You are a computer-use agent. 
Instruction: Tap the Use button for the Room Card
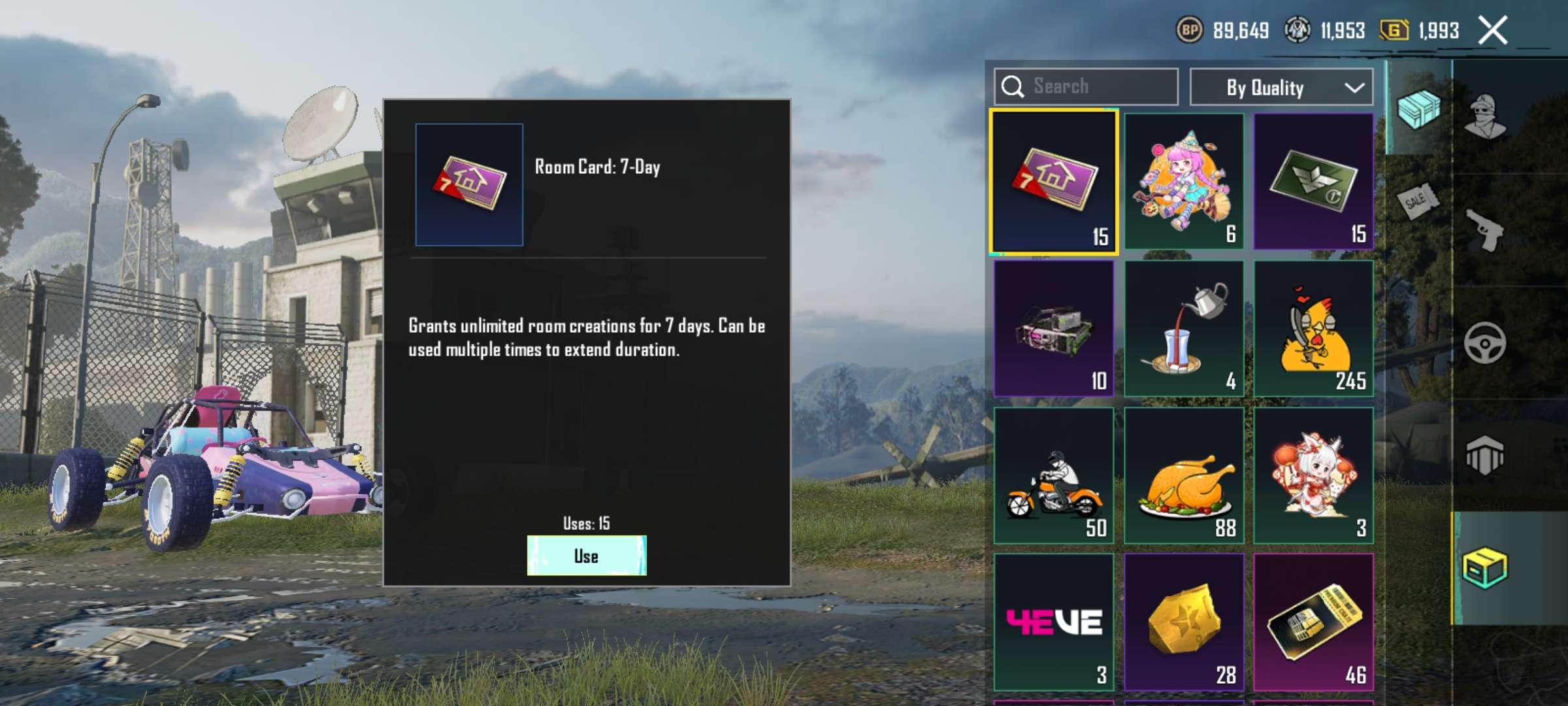pos(586,557)
